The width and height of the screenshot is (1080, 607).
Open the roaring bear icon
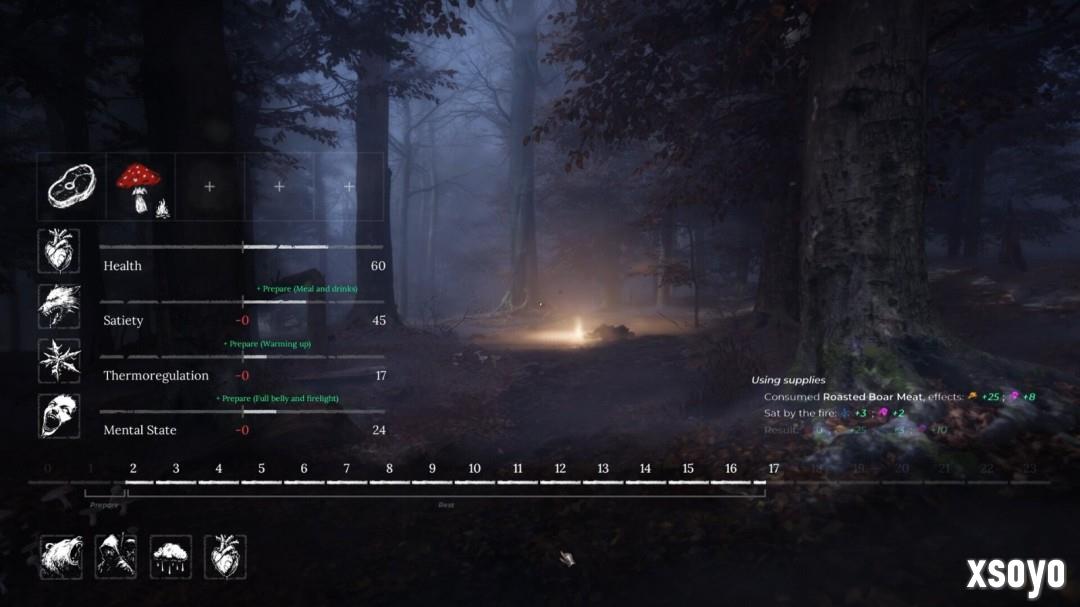61,556
